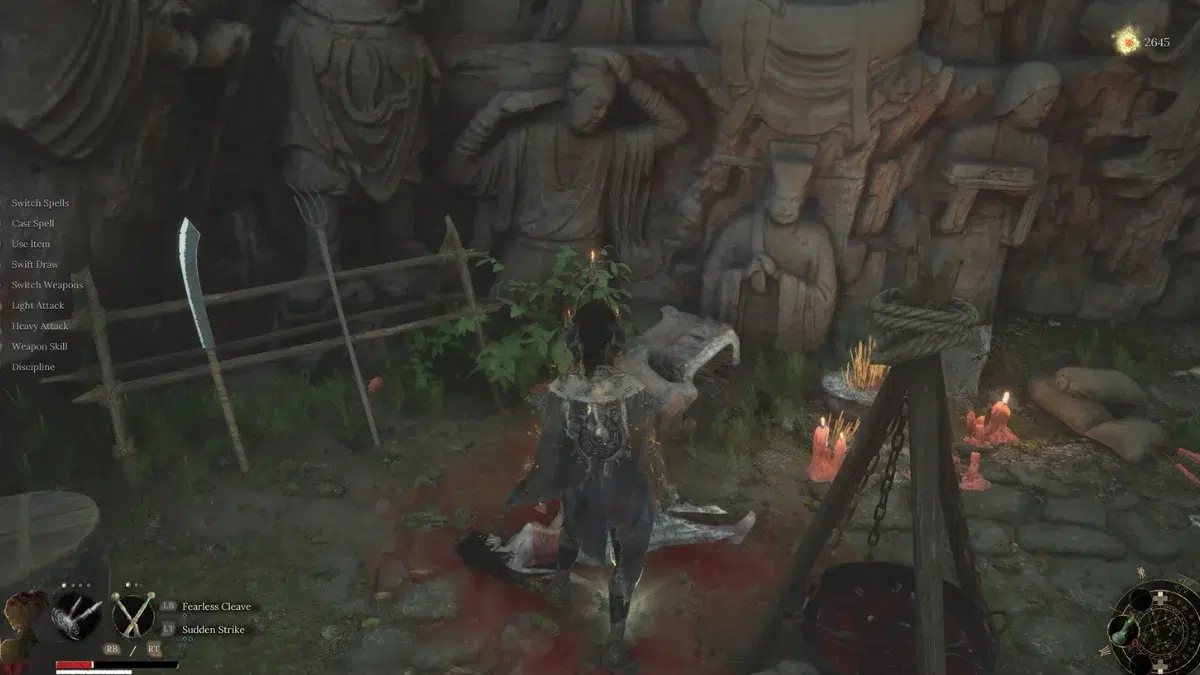Select the axe weapon icon
Image resolution: width=1200 pixels, height=675 pixels.
[x=77, y=614]
